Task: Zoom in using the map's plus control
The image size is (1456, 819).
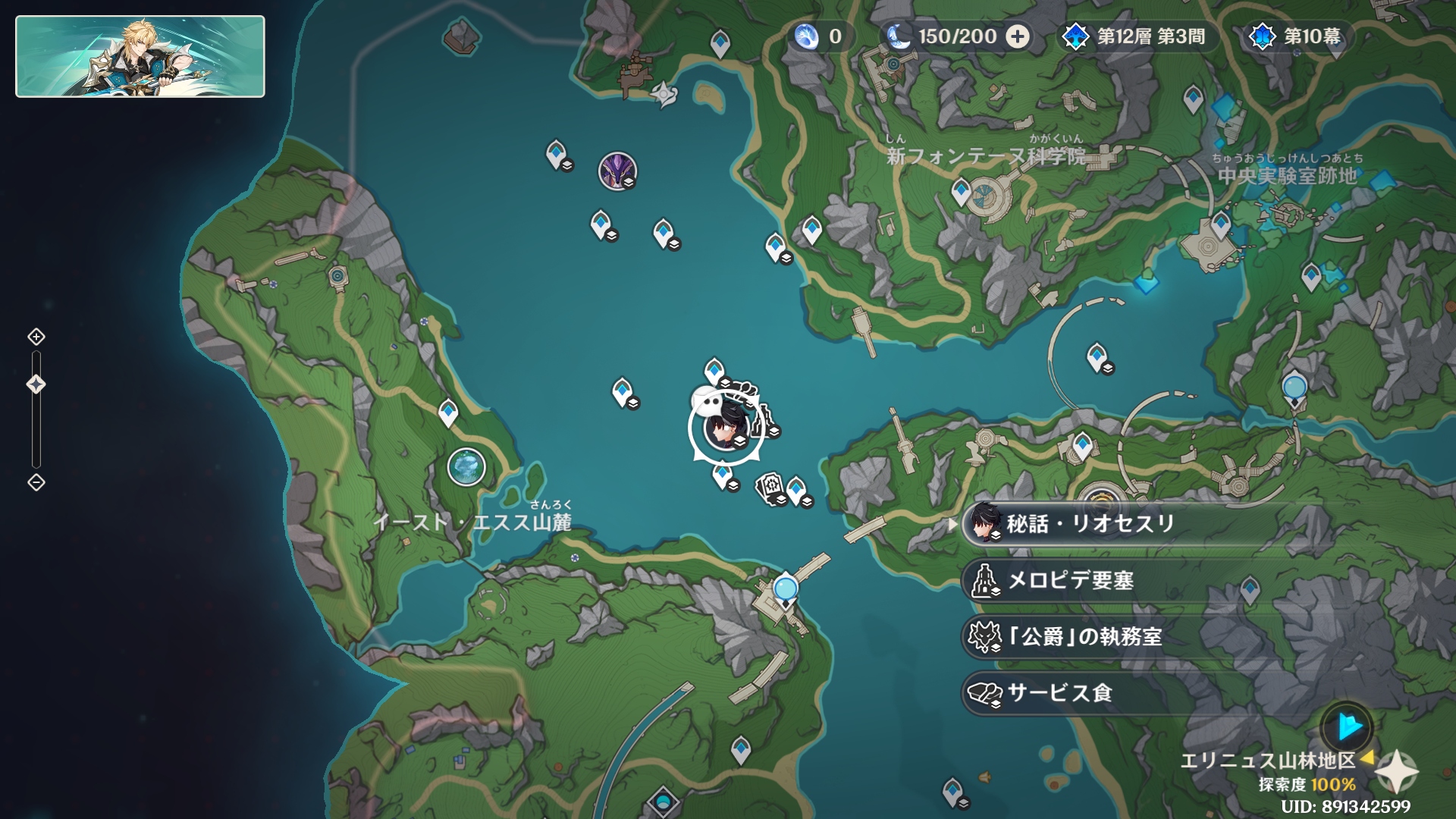Action: [x=36, y=337]
